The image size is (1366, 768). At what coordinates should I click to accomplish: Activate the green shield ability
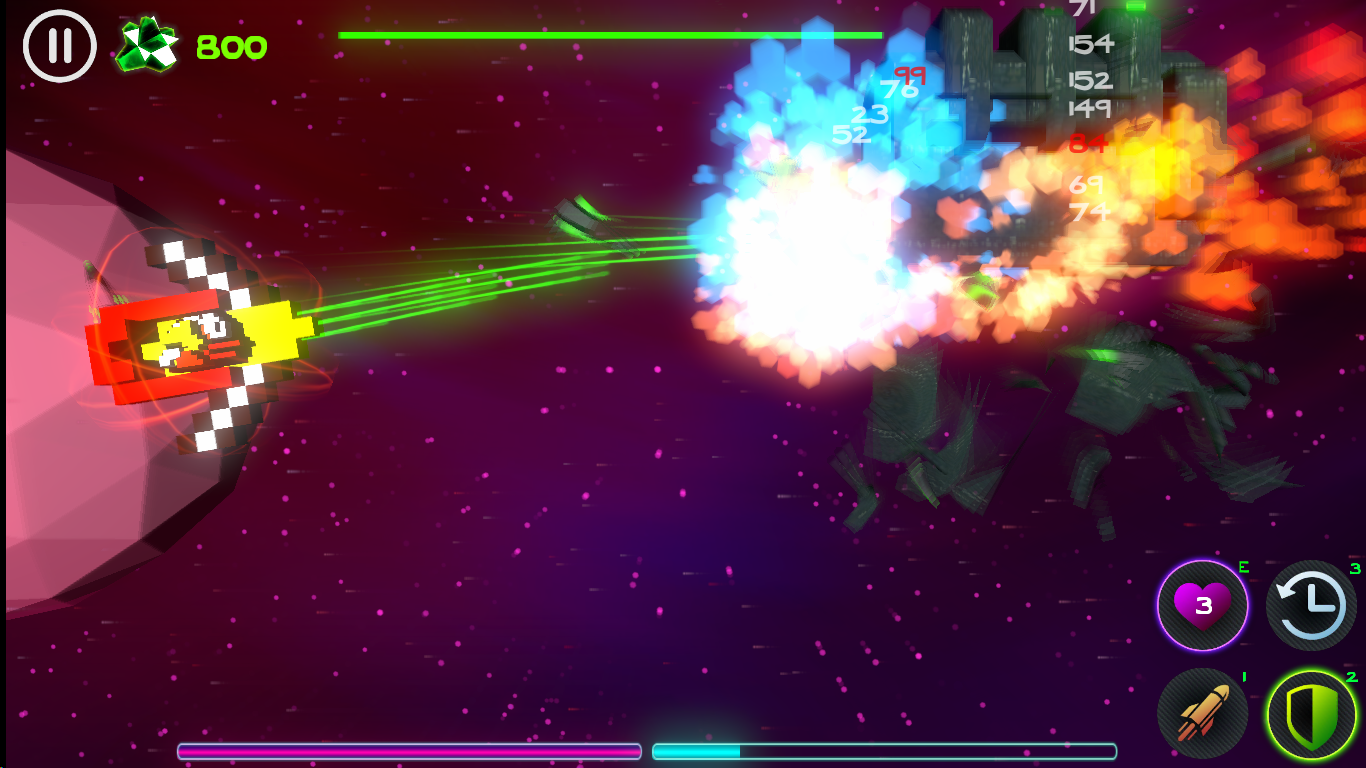click(1311, 716)
